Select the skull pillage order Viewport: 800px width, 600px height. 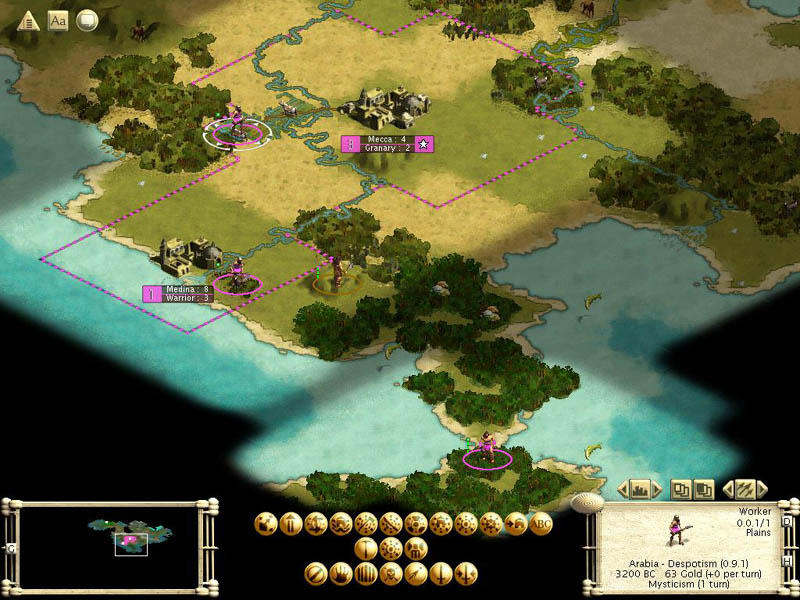pyautogui.click(x=391, y=573)
